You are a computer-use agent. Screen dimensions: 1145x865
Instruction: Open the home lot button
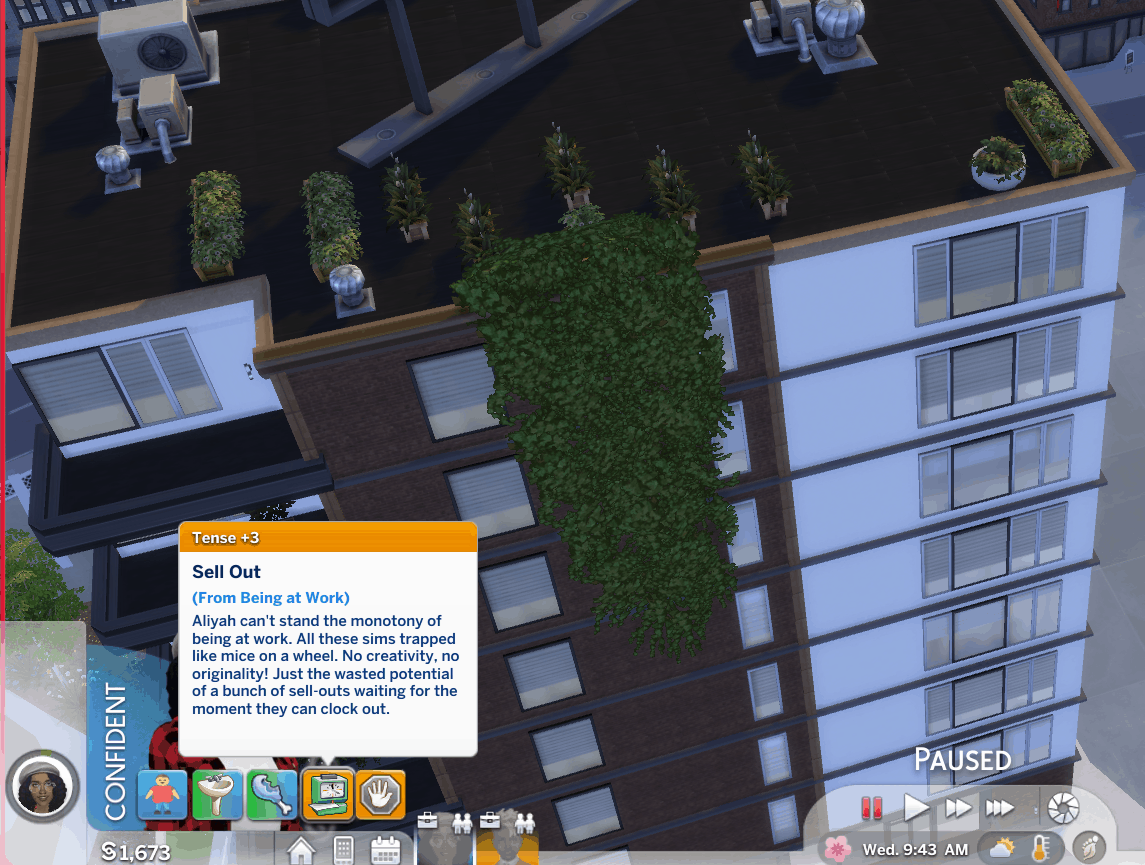[x=302, y=851]
